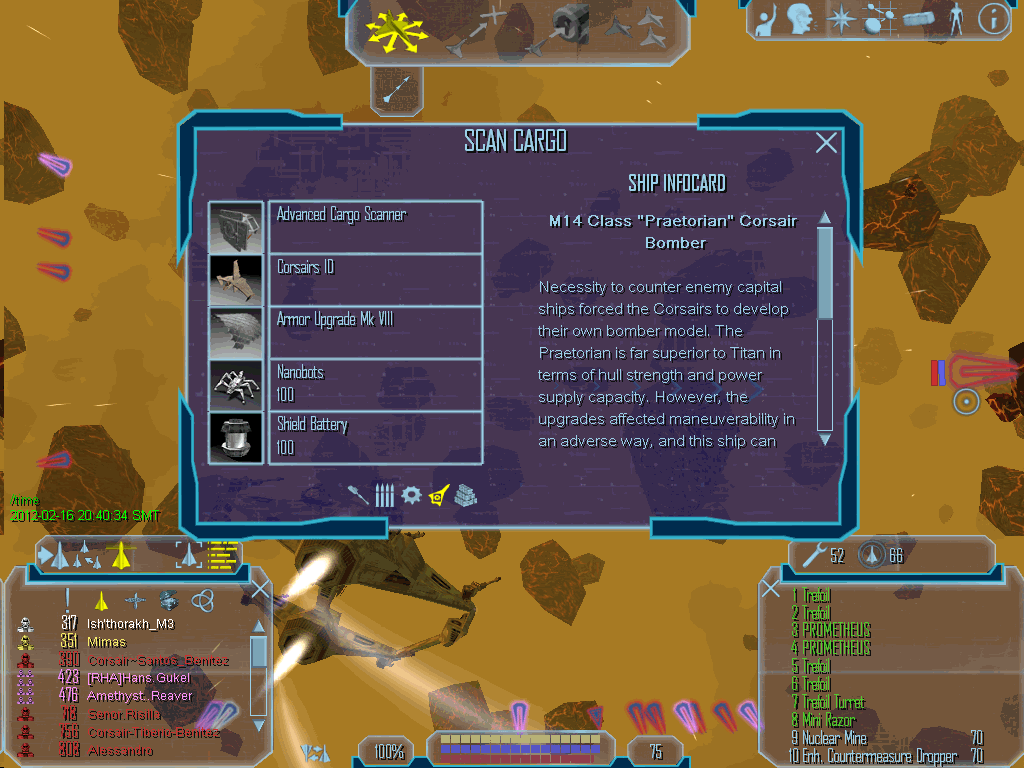Use nanobots via the wrench icon
This screenshot has height=768, width=1024.
click(x=813, y=555)
